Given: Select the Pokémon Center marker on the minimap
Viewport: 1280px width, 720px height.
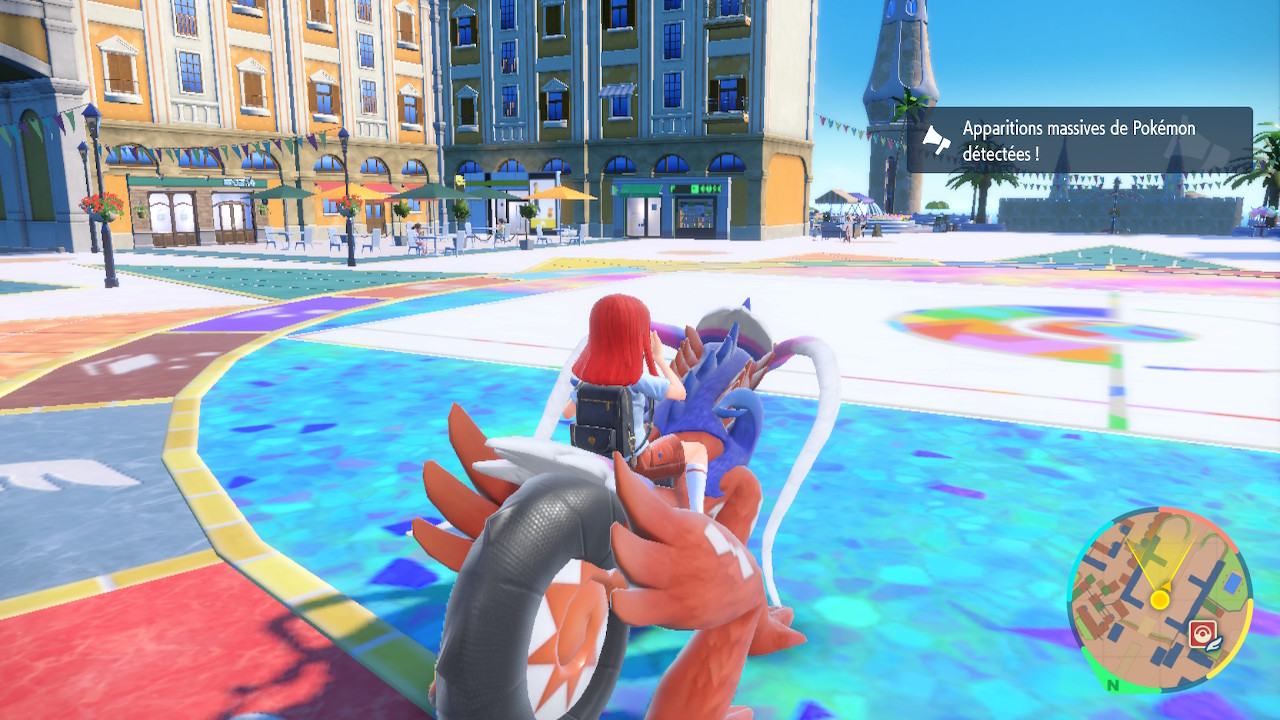Looking at the screenshot, I should coord(1202,634).
